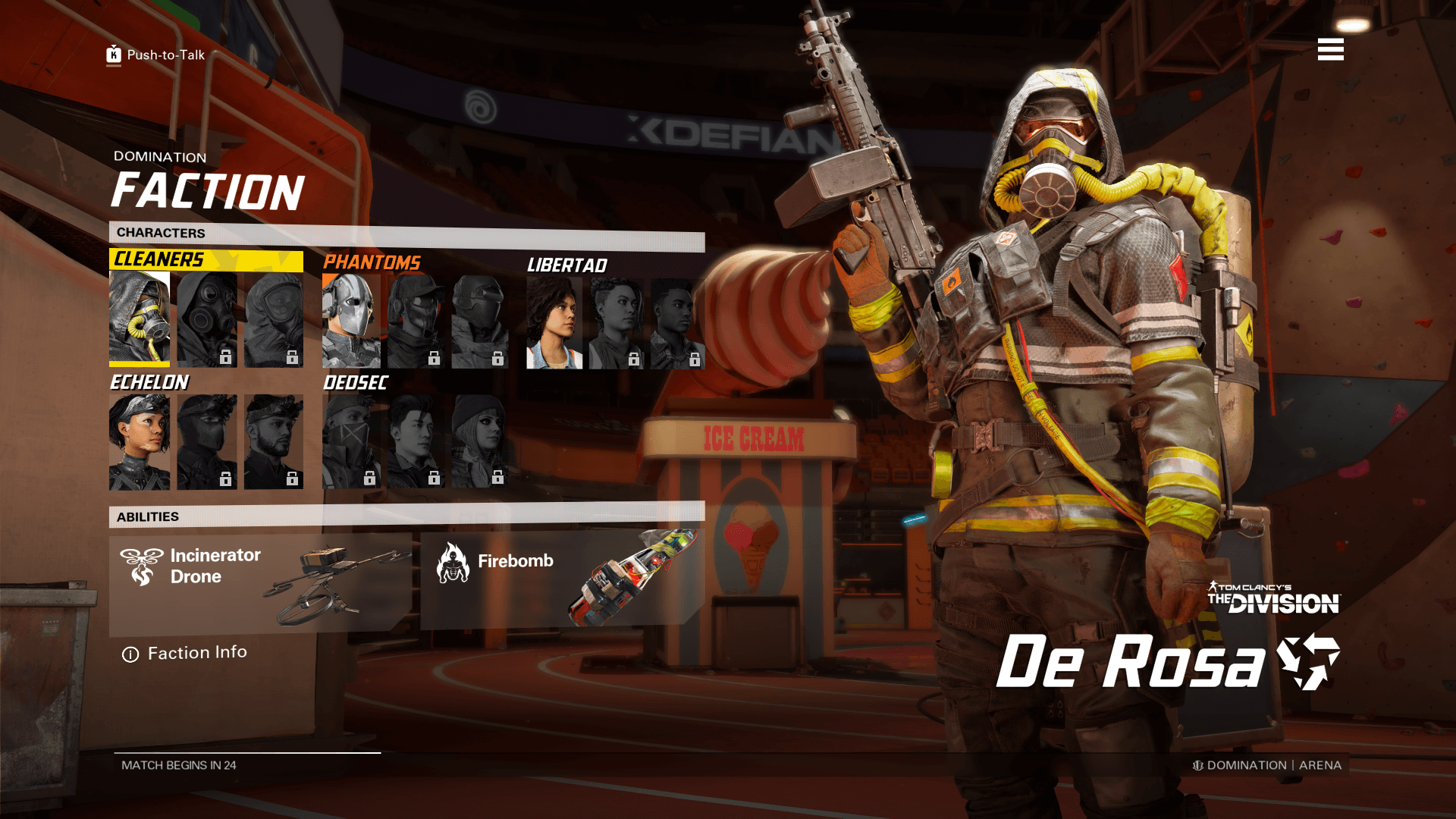
Task: Expand the DedSec faction header
Action: point(355,383)
